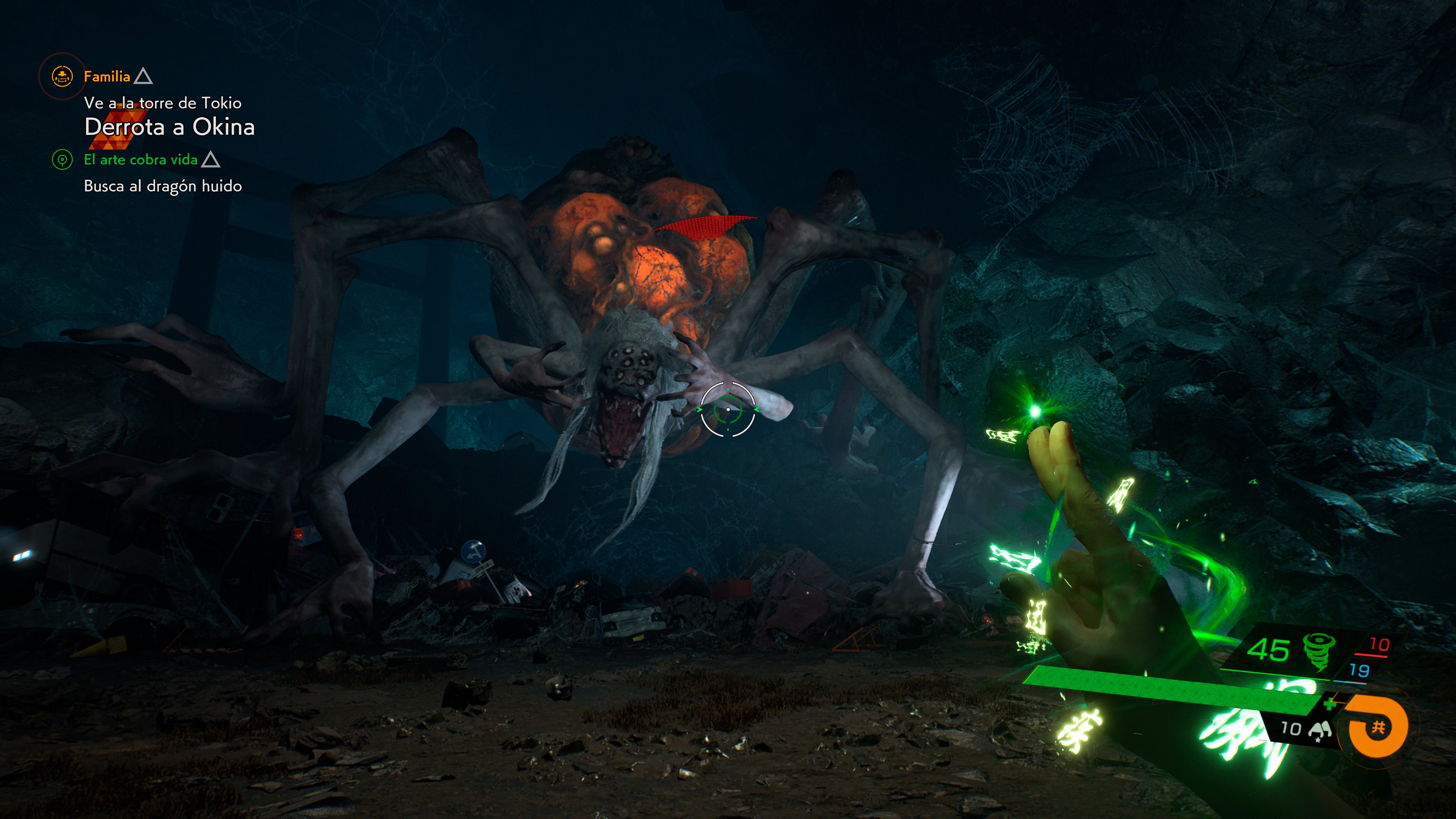Image resolution: width=1456 pixels, height=819 pixels.
Task: Use the onigiri food item icon
Action: (1320, 730)
